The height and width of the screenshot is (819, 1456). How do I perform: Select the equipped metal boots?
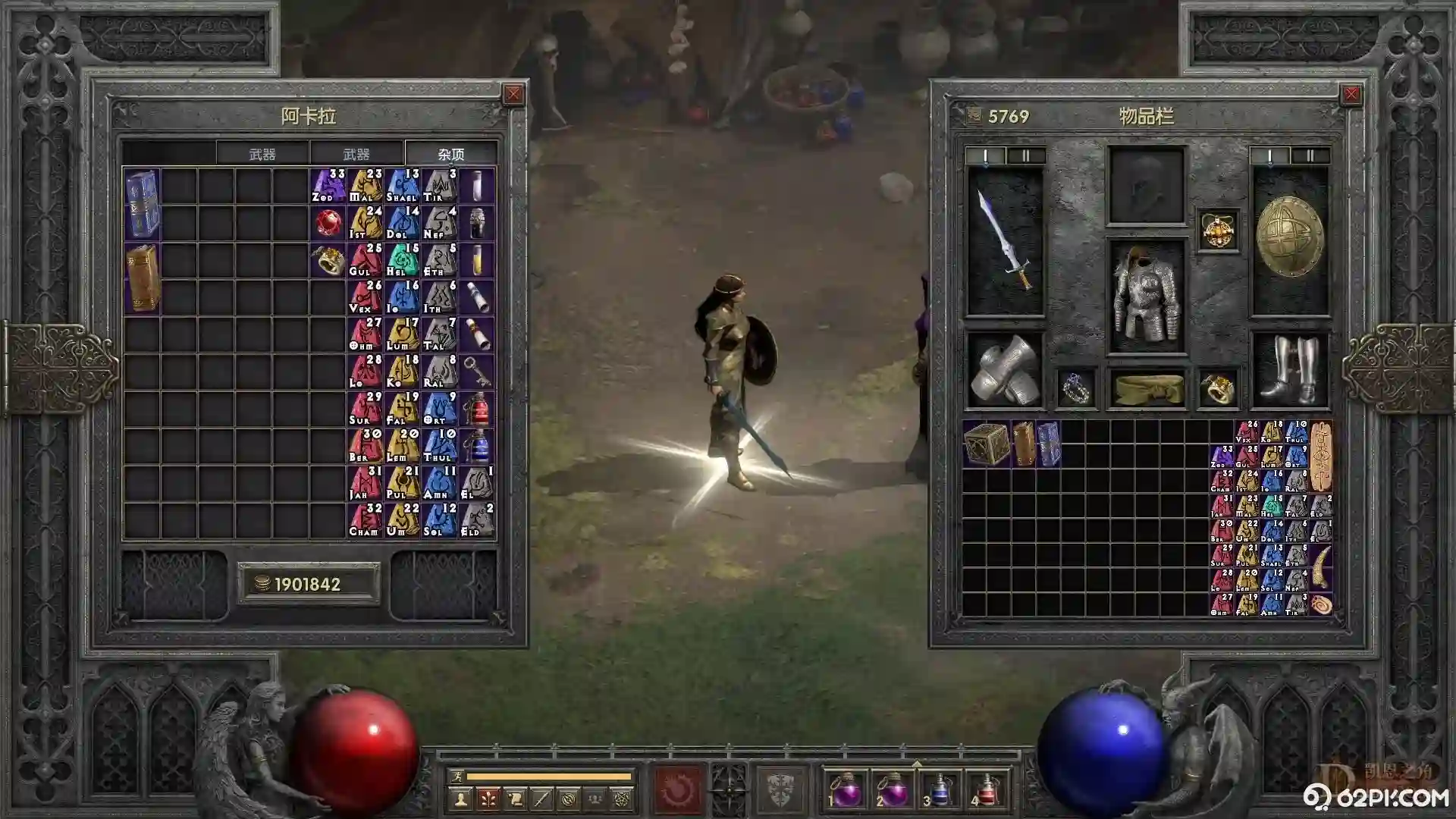tap(1290, 372)
